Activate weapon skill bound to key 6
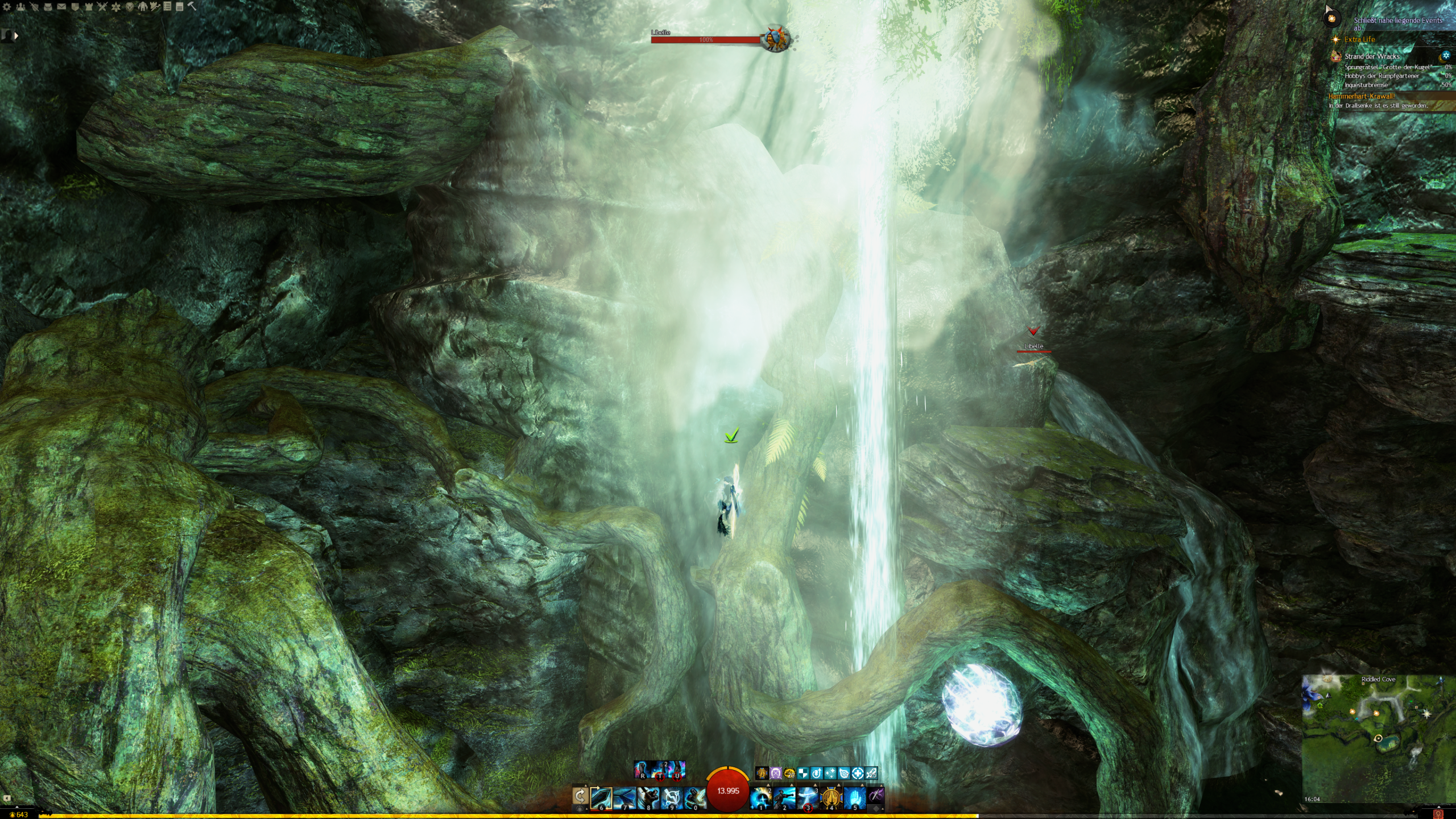This screenshot has height=819, width=1456. [601, 797]
